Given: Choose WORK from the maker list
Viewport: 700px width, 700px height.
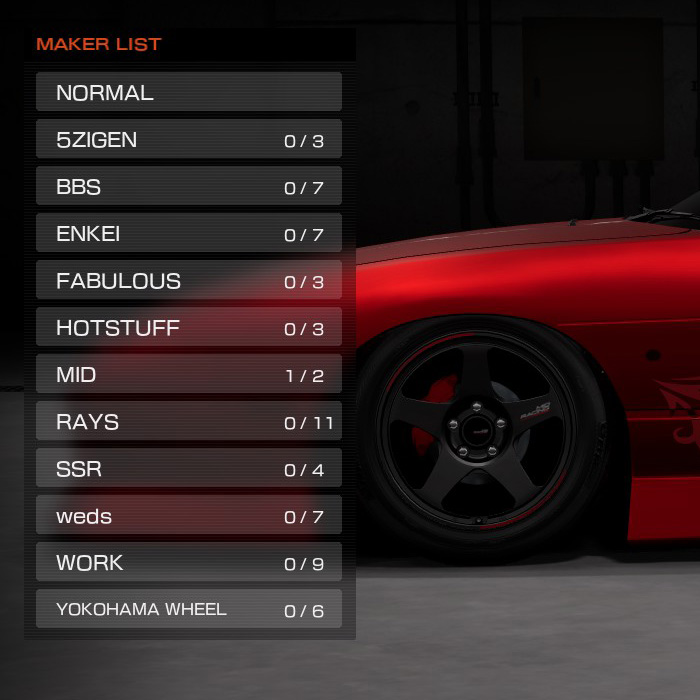Looking at the screenshot, I should (x=188, y=562).
